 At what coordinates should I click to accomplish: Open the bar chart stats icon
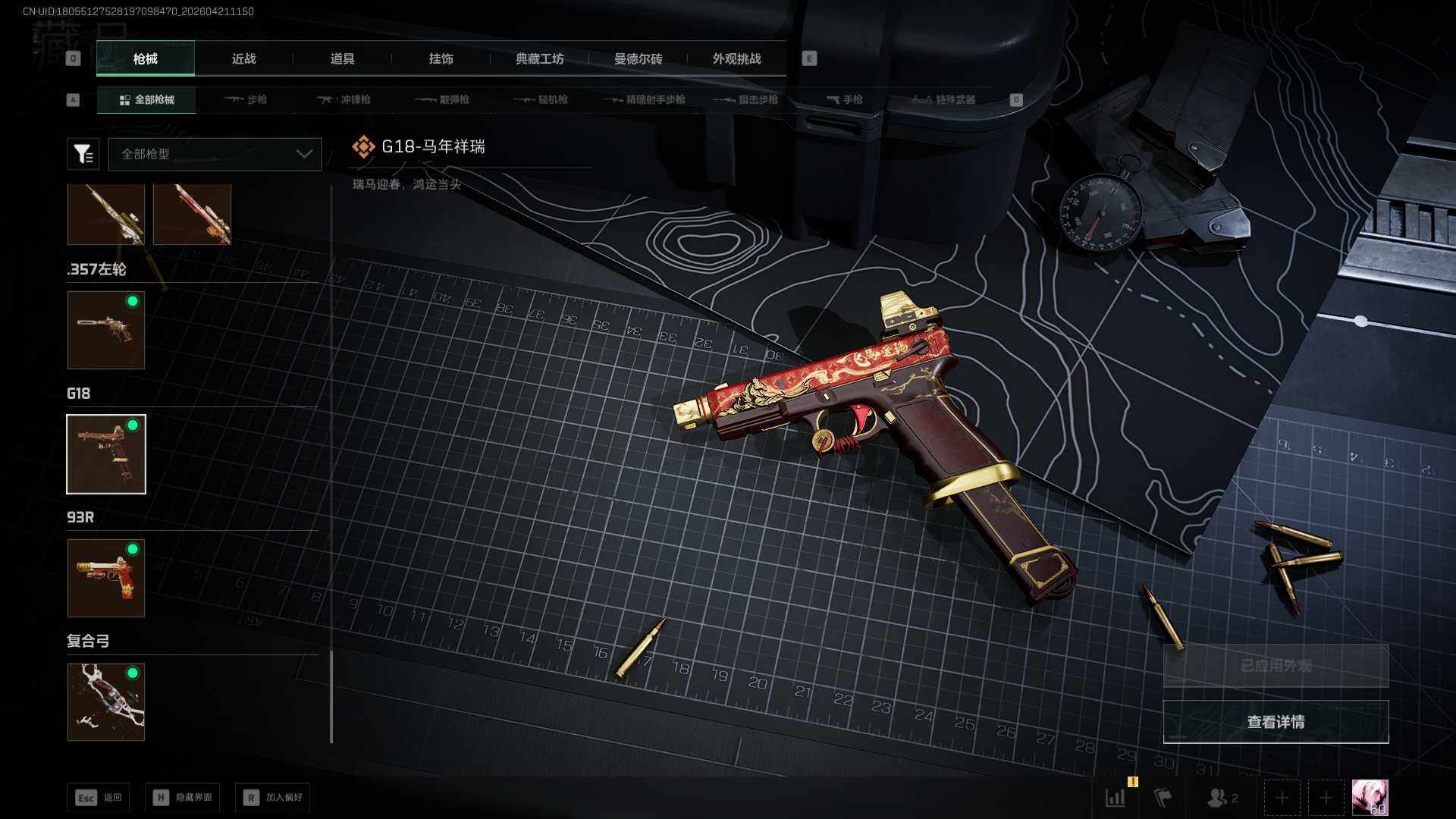coord(1116,798)
